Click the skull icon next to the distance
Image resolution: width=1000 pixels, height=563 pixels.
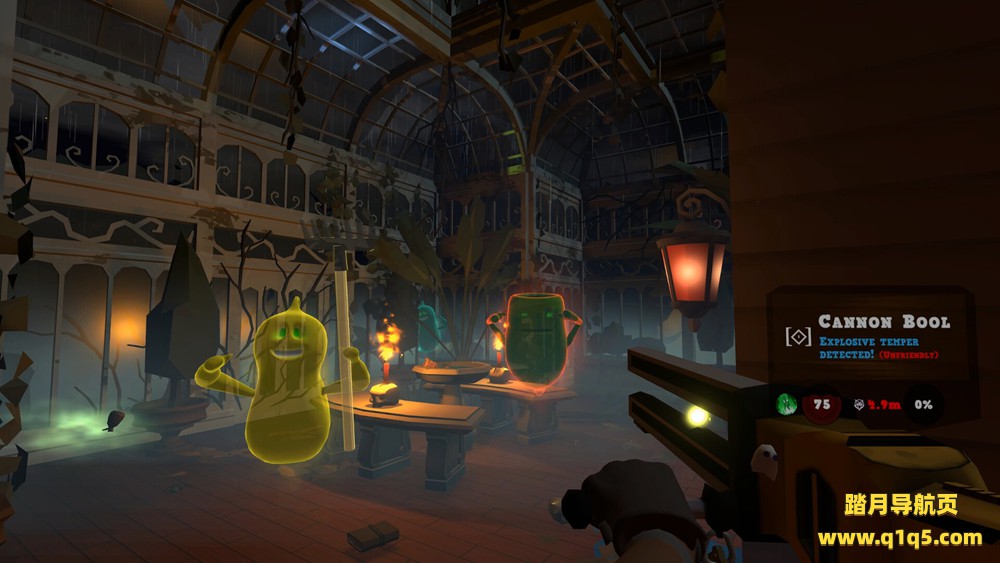(859, 405)
